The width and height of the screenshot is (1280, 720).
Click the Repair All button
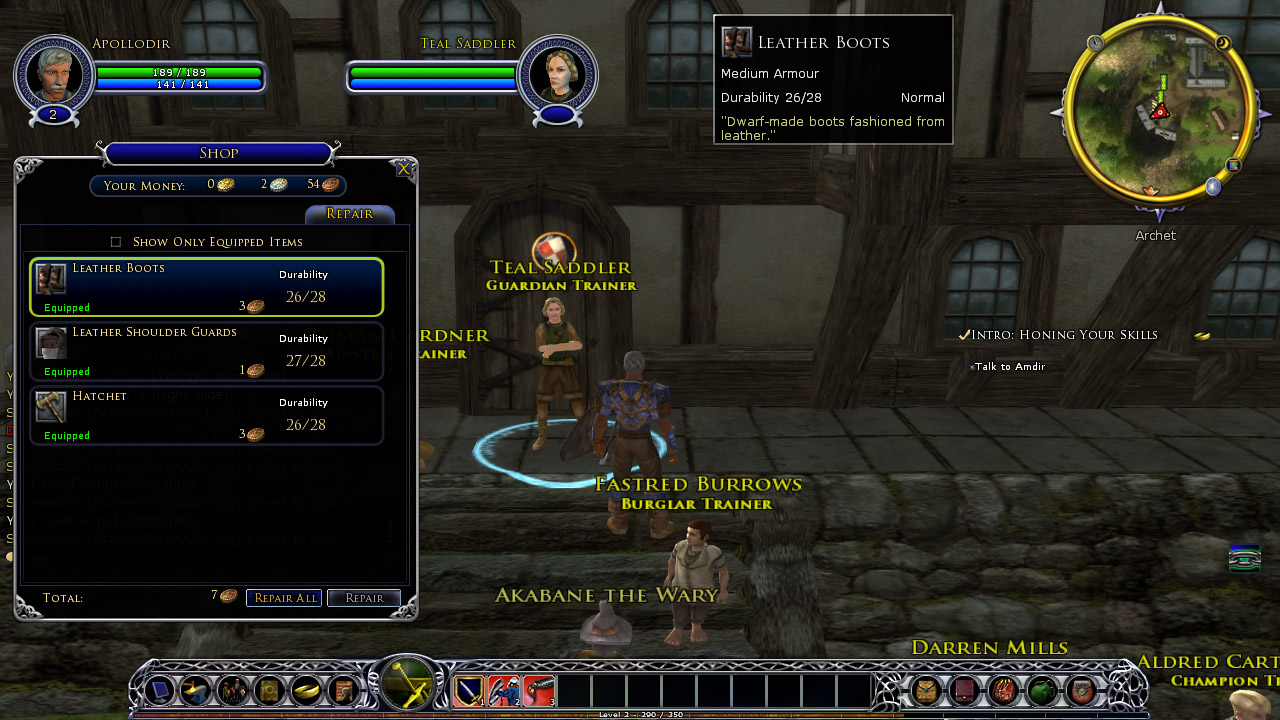[x=284, y=598]
